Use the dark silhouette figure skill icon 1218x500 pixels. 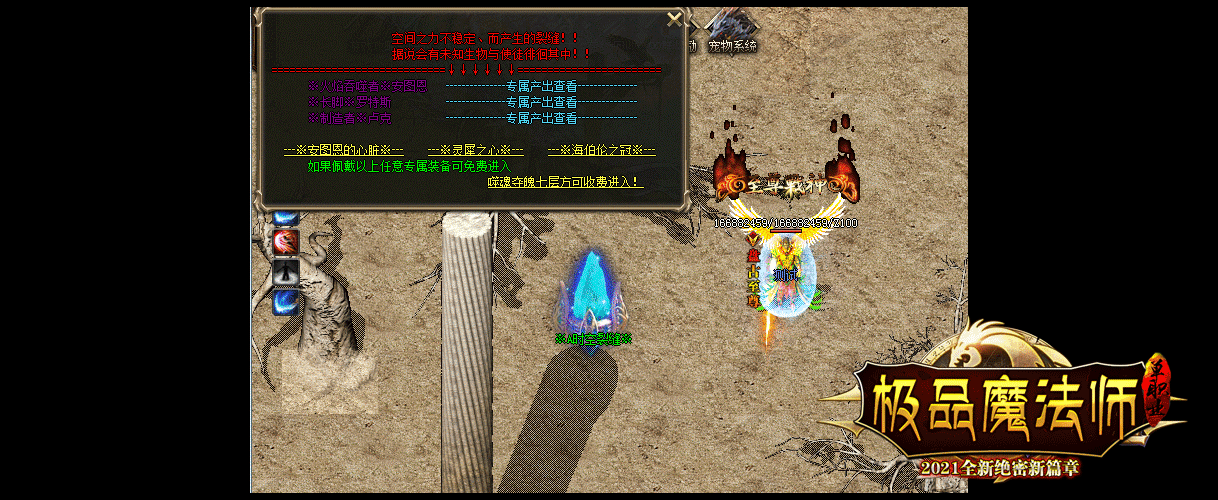[287, 271]
